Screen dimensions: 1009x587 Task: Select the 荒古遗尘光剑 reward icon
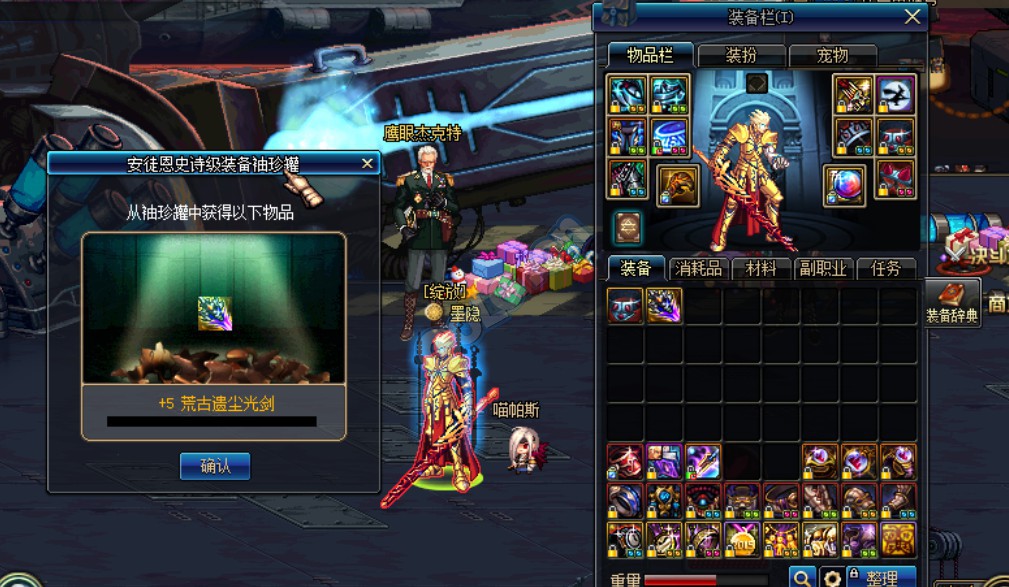(x=214, y=312)
